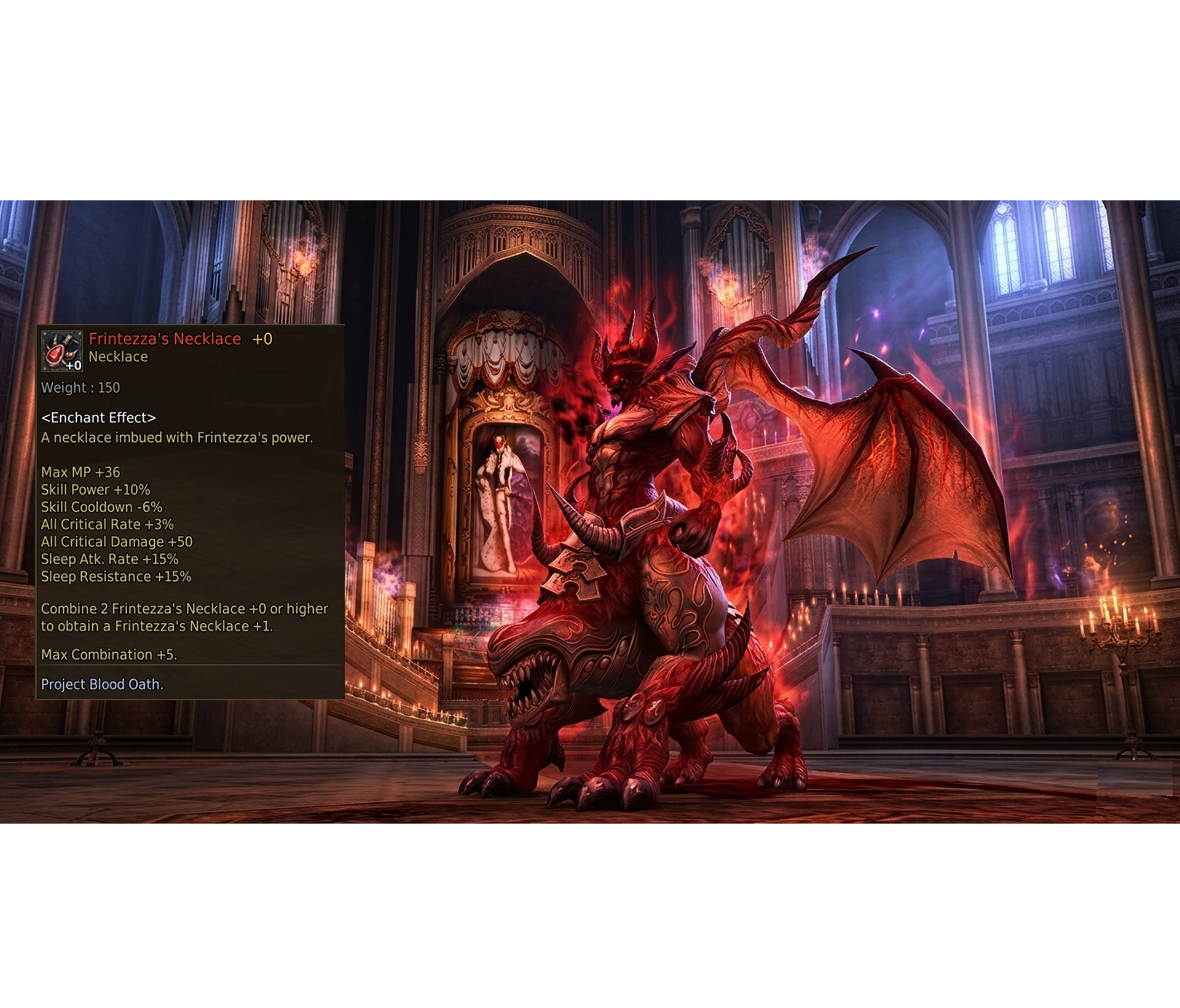The width and height of the screenshot is (1180, 1008).
Task: Select the Frintezza's Necklace item icon
Action: [61, 351]
